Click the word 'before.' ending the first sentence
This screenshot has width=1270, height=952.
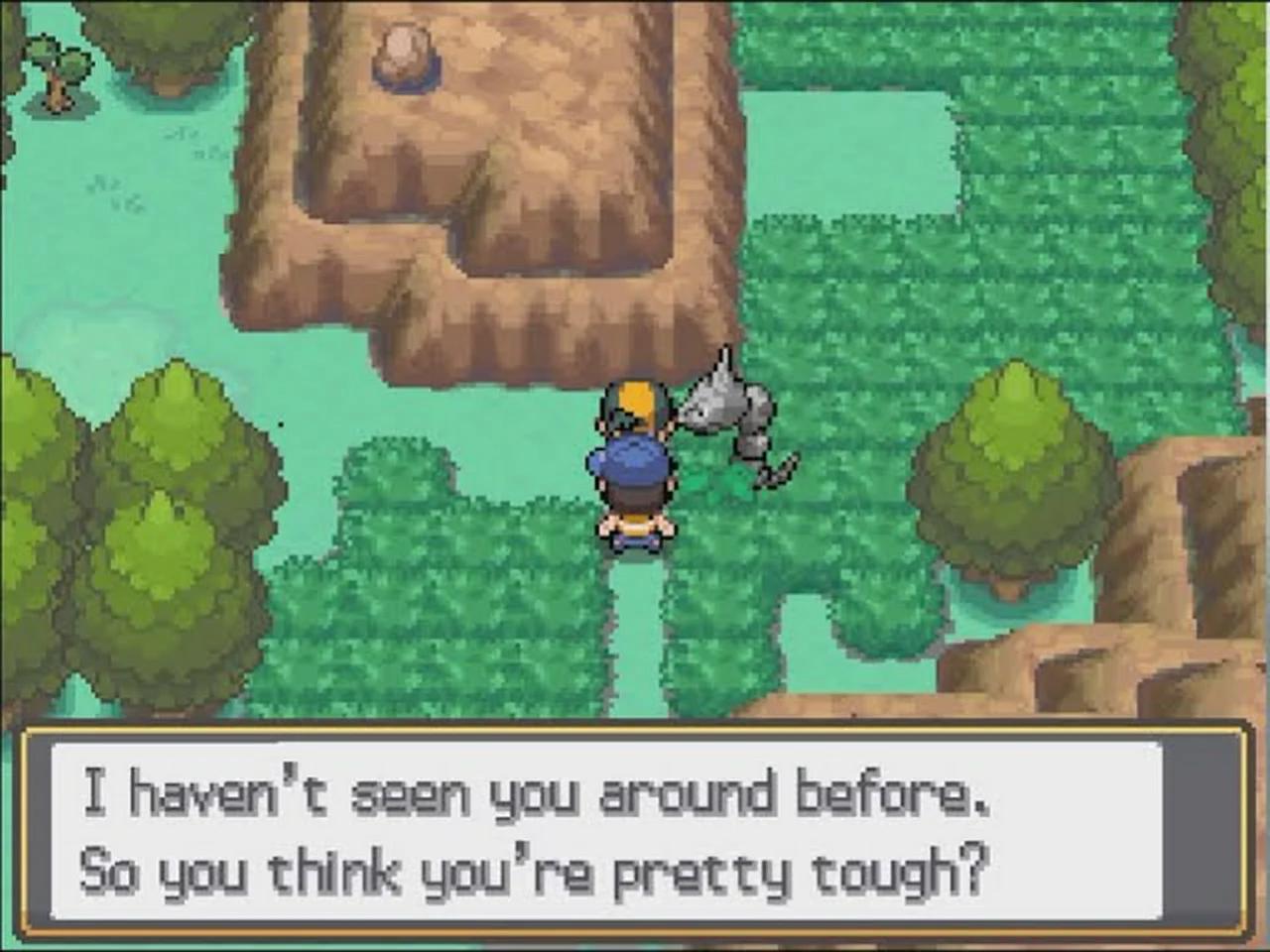point(893,791)
